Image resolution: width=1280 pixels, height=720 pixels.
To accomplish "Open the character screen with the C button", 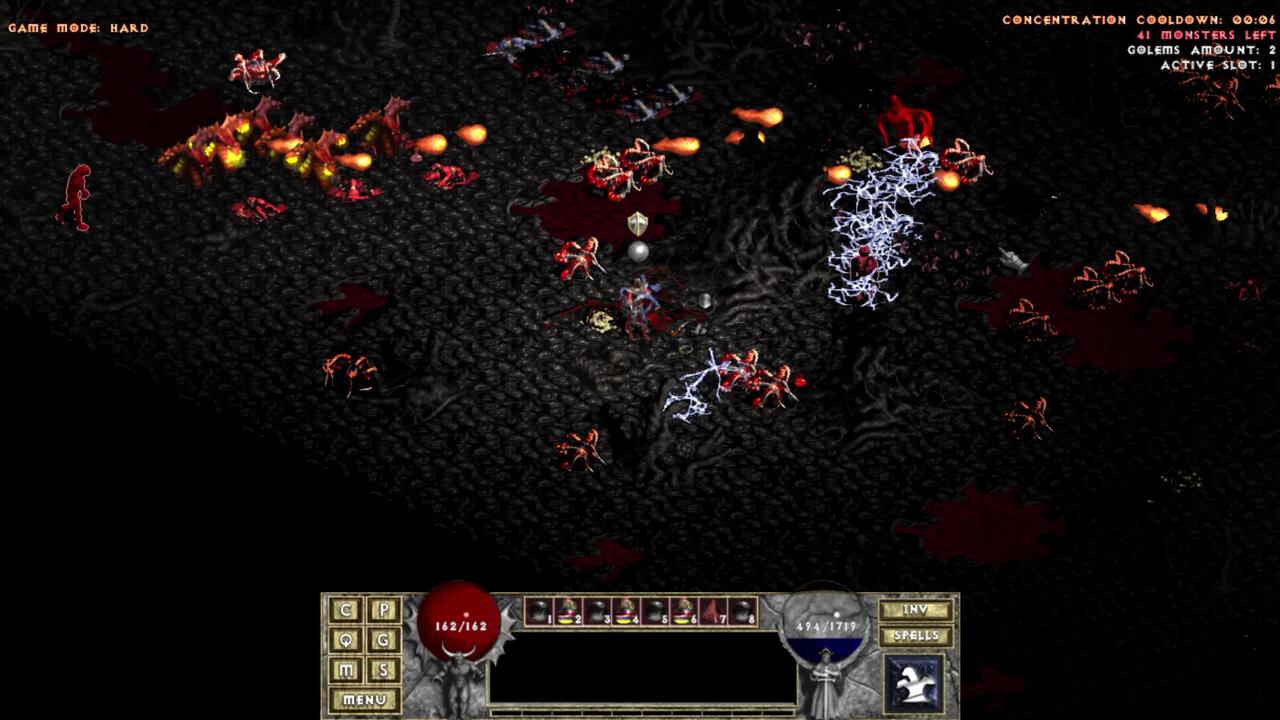I will tap(344, 609).
